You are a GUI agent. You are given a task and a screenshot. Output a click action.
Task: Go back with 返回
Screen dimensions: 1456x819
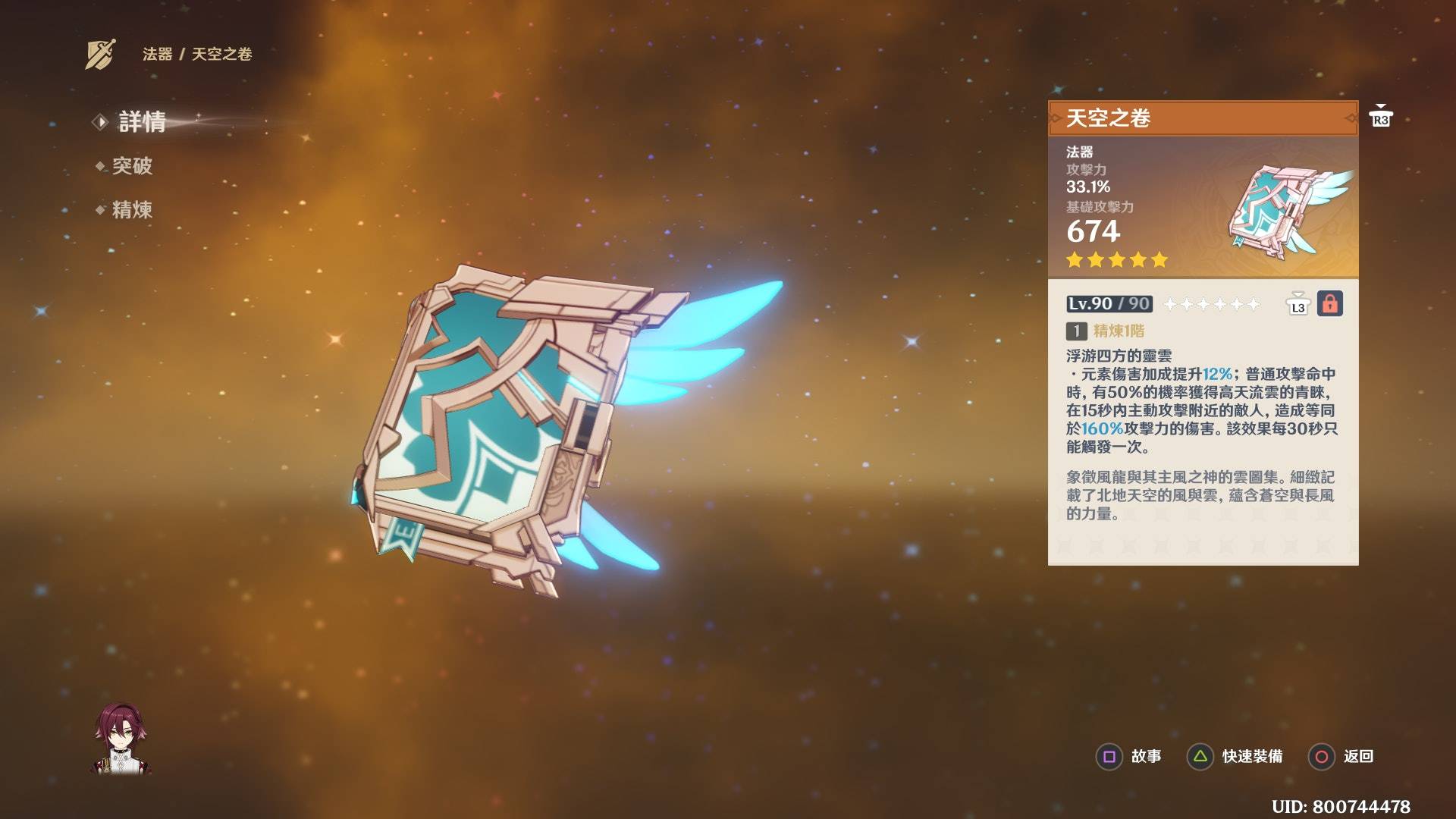tap(1341, 756)
